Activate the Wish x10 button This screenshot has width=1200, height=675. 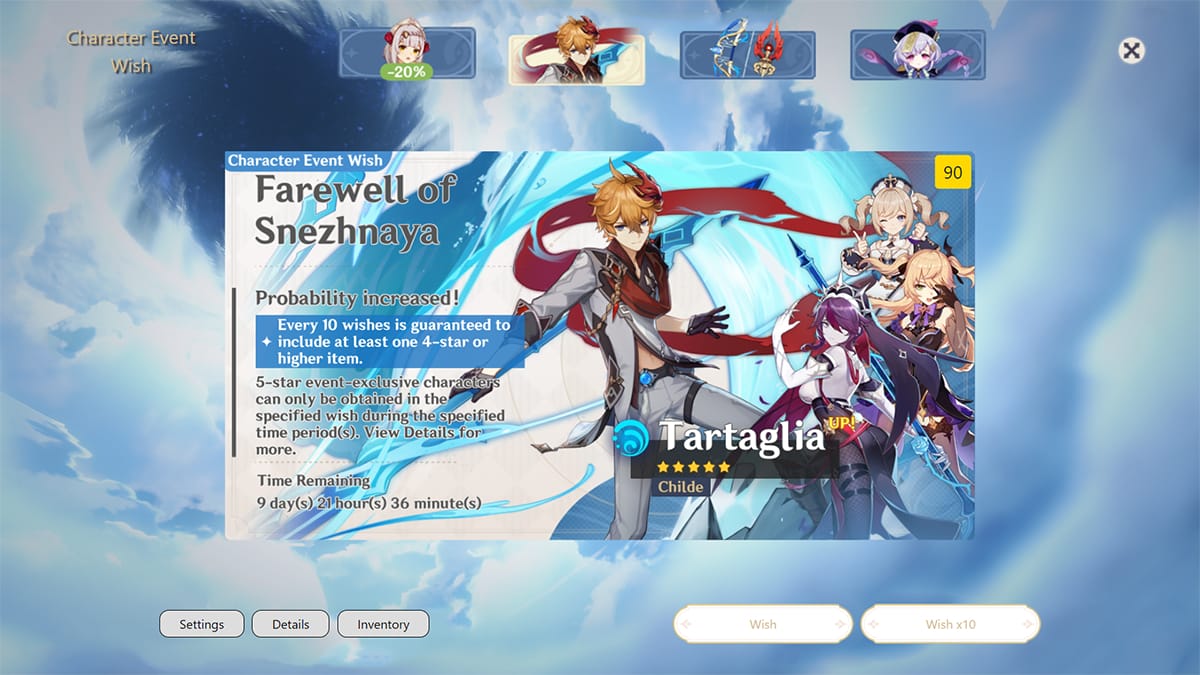(x=950, y=624)
